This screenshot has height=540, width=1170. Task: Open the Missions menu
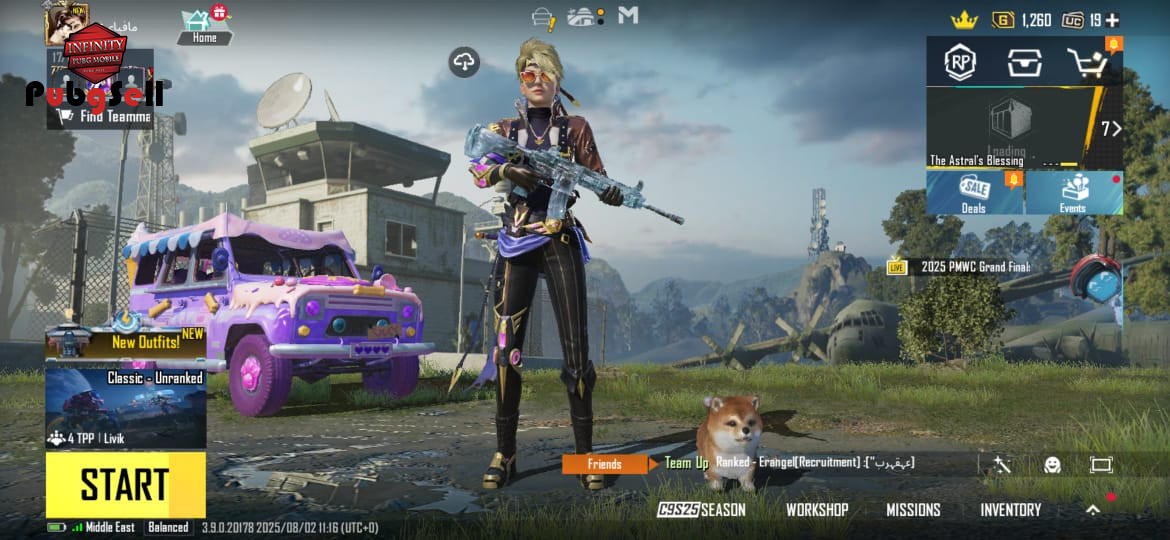[x=913, y=510]
